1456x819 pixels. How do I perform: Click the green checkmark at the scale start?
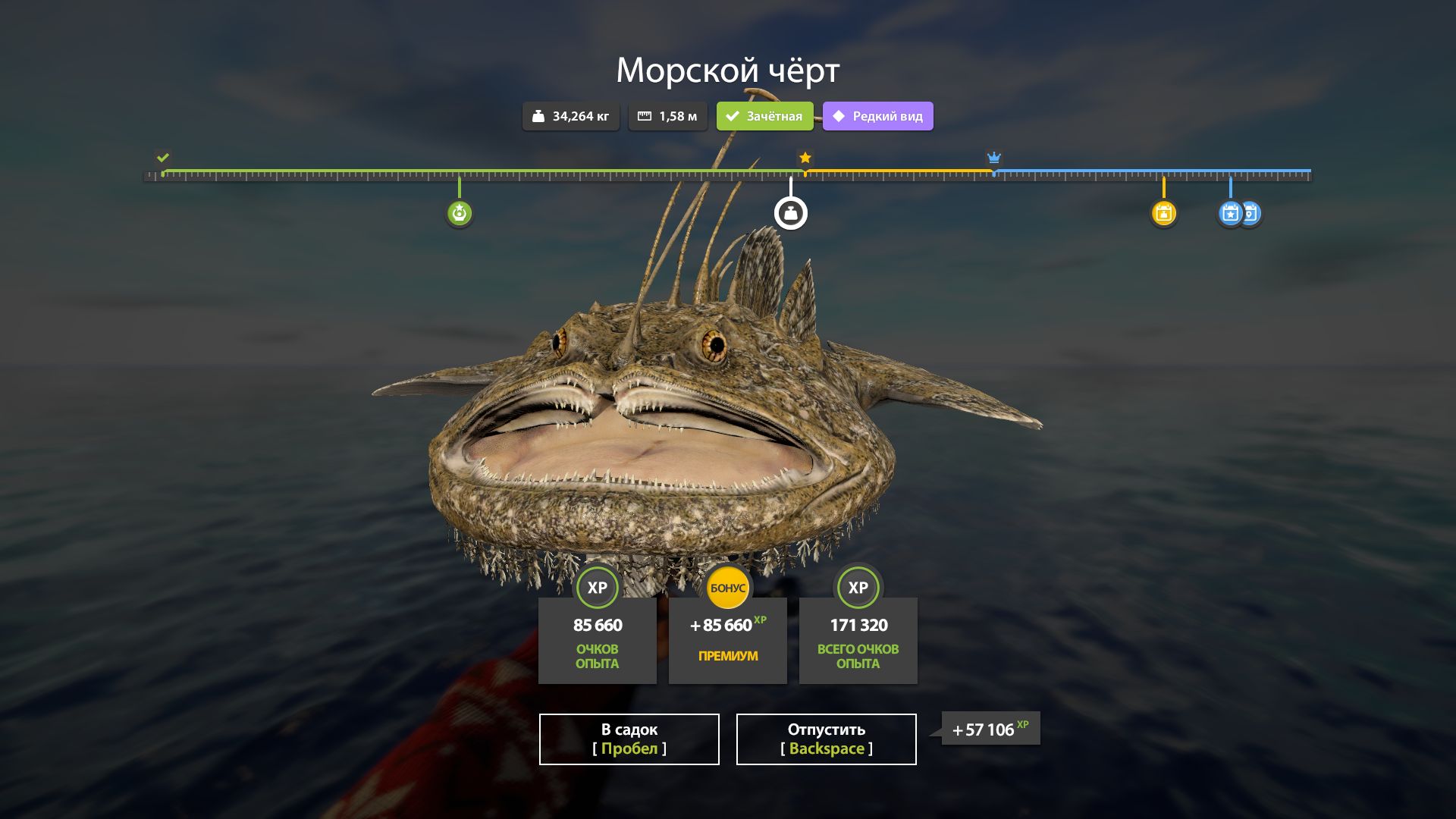pyautogui.click(x=162, y=158)
